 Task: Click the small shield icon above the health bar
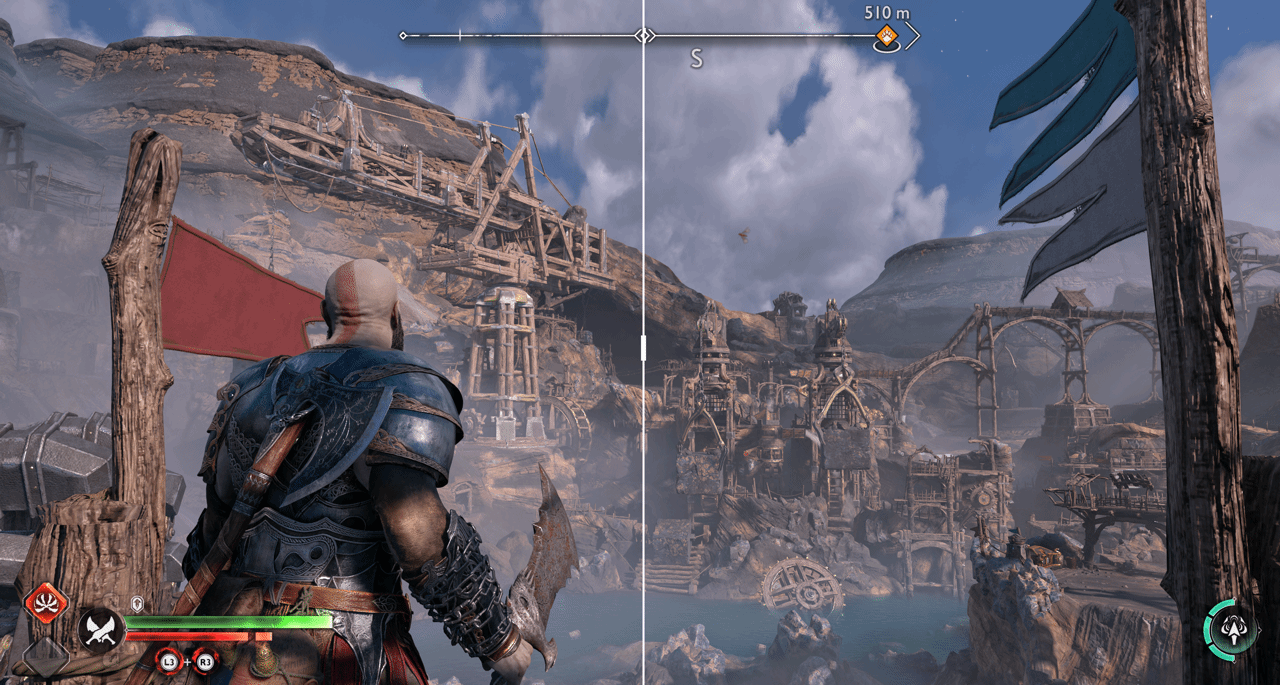pos(139,604)
